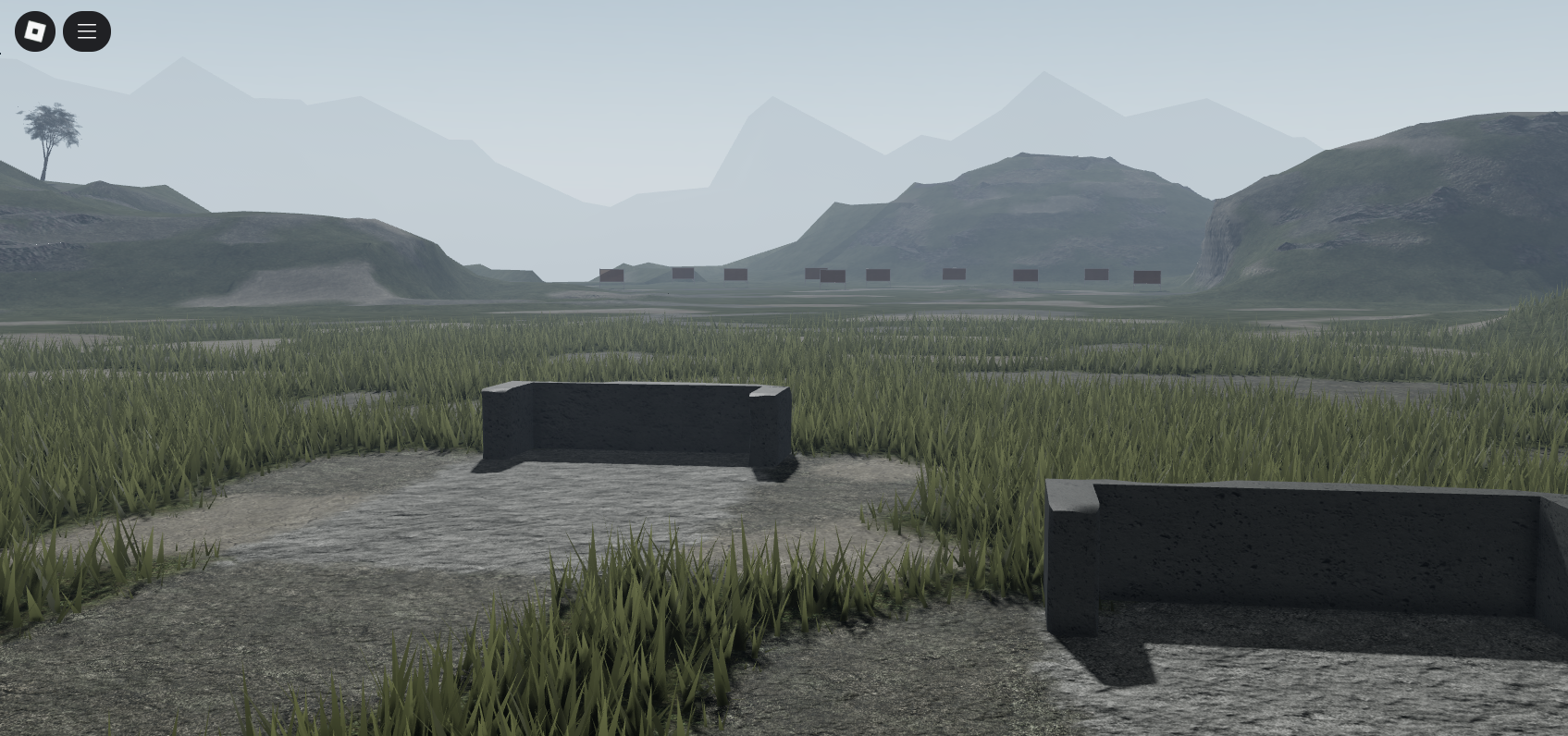Open the Roblox hamburger menu

87,31
